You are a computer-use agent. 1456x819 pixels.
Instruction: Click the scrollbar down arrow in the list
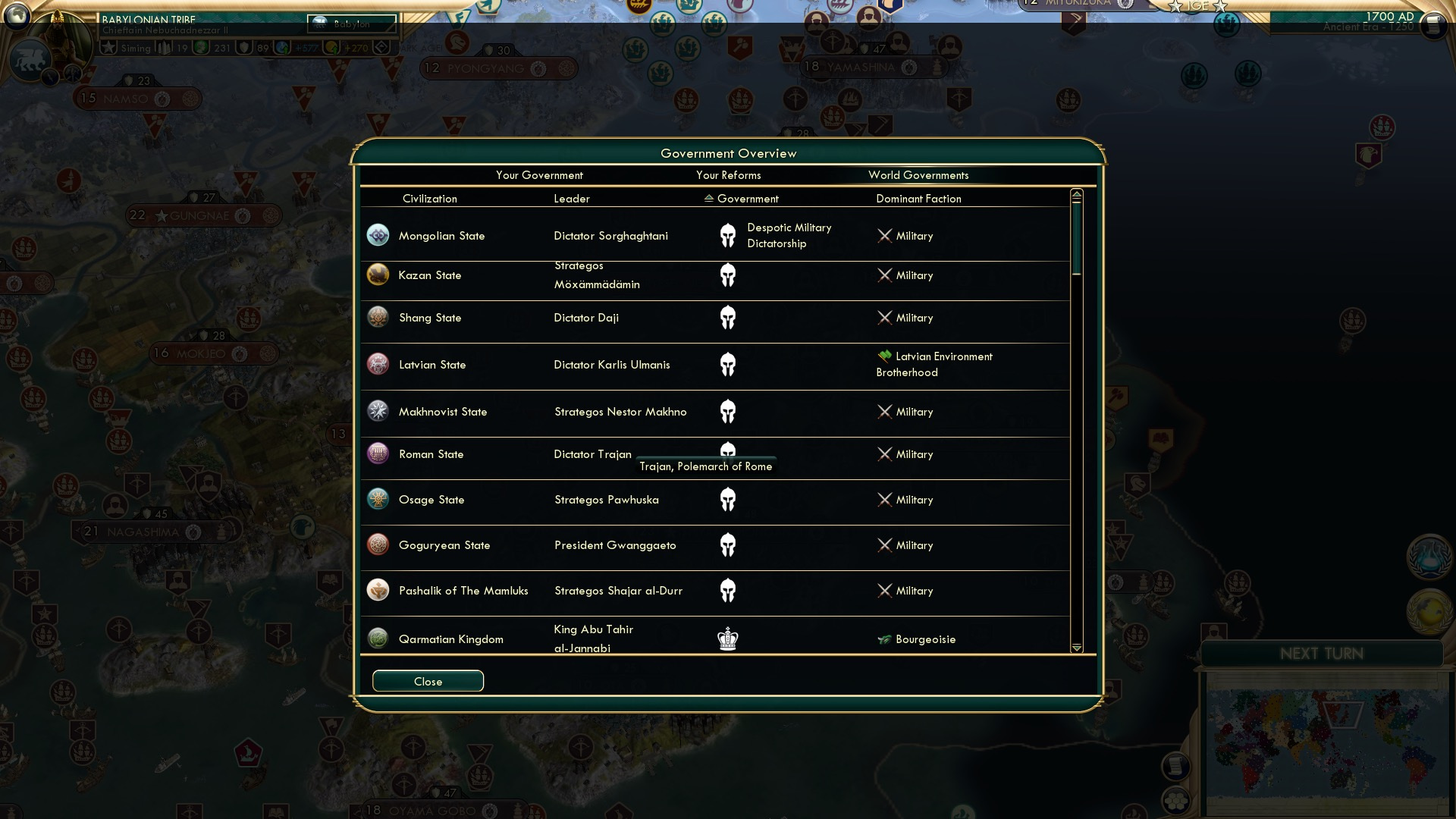click(1075, 648)
